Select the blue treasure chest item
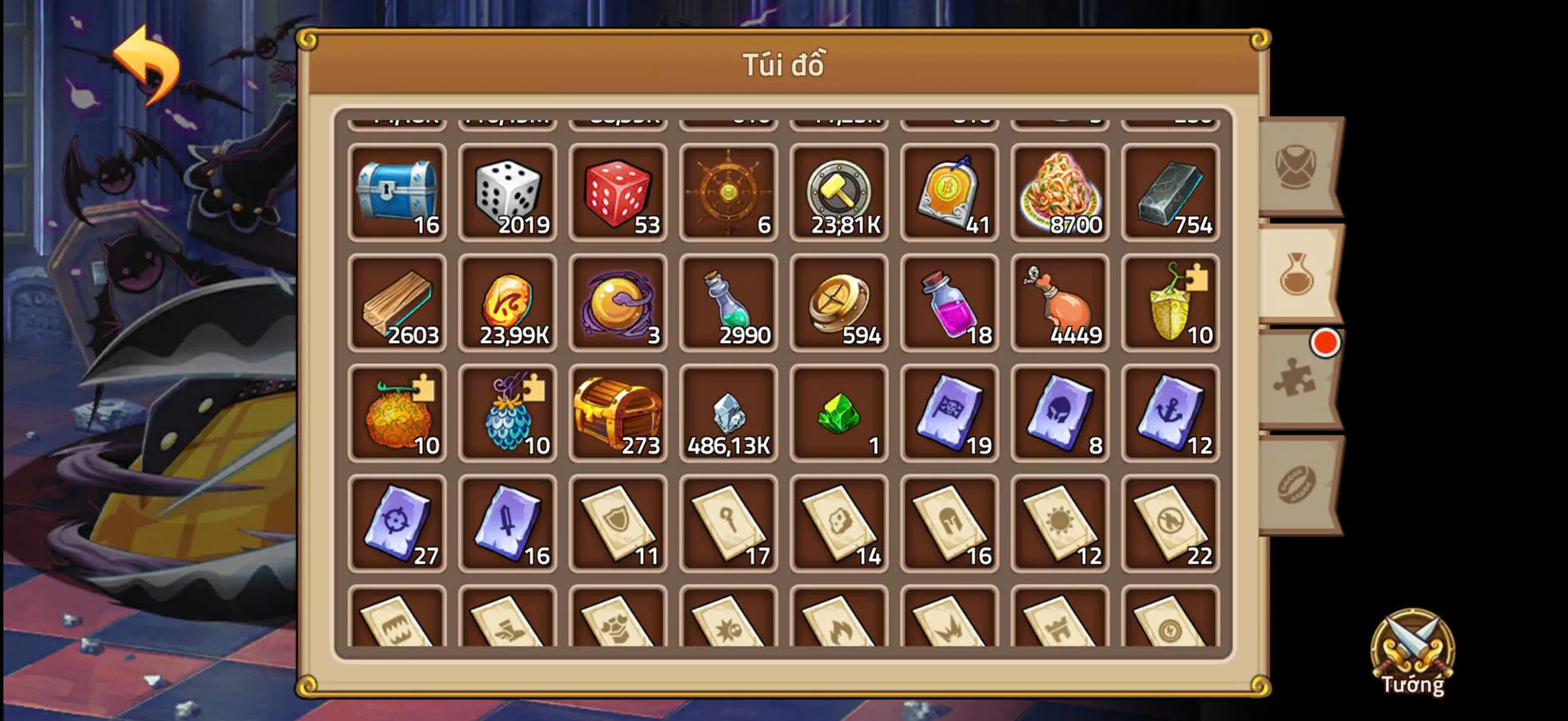 click(397, 193)
